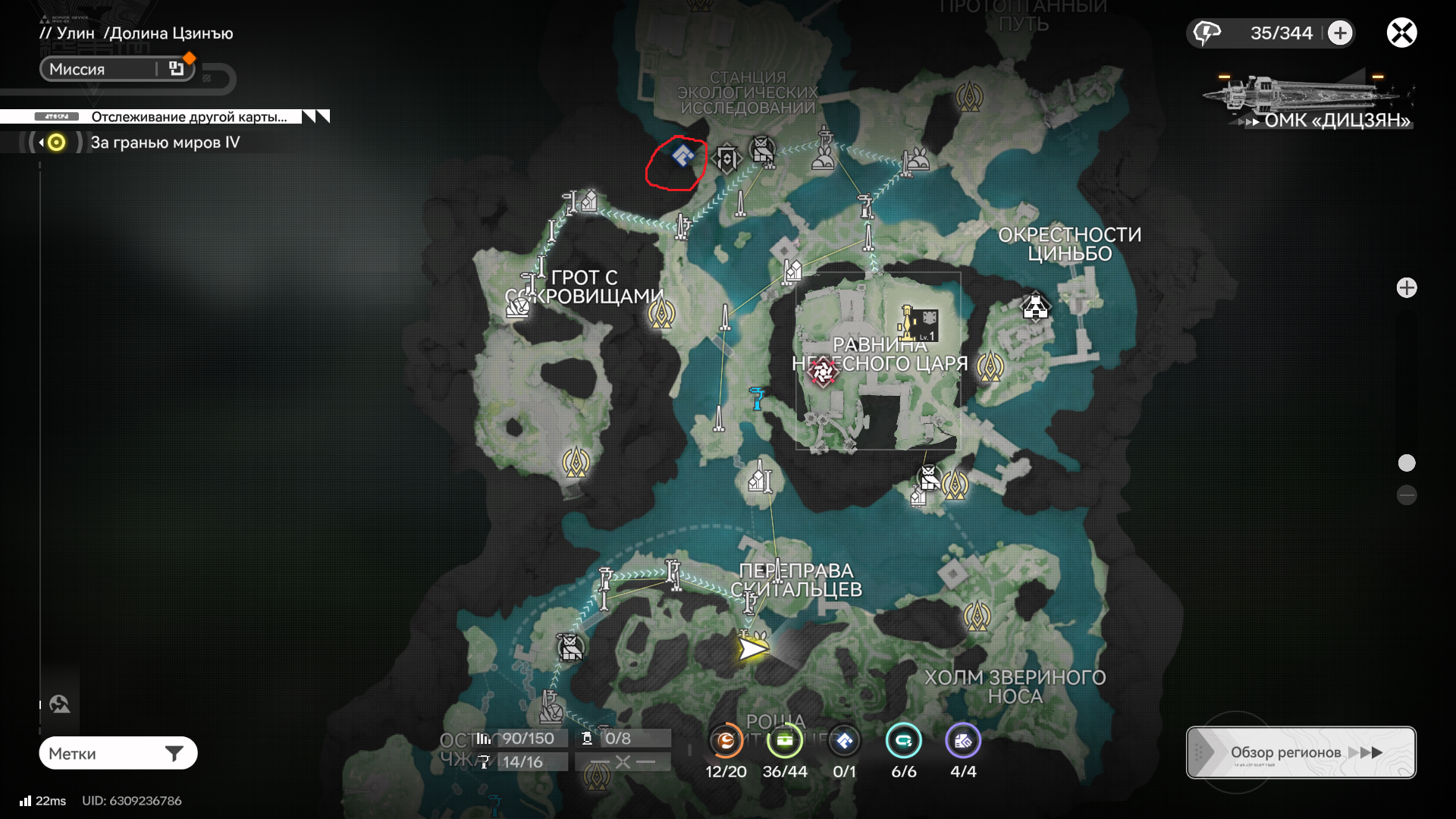Viewport: 1456px width, 819px height.
Task: Adjust the map zoom slider handle
Action: 1407,463
